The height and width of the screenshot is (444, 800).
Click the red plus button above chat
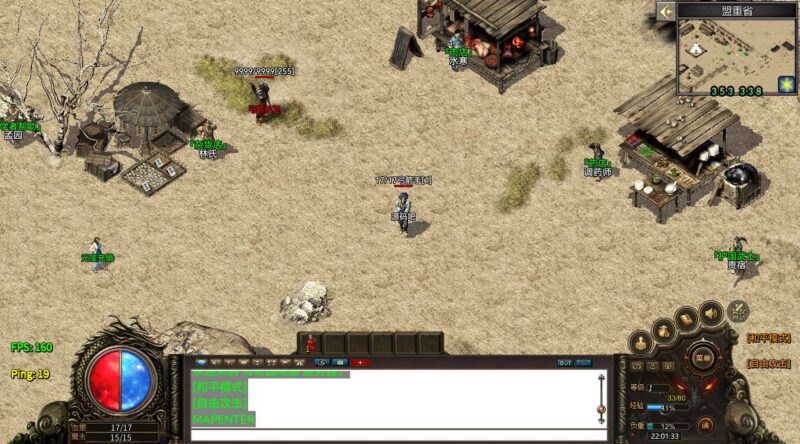point(360,362)
